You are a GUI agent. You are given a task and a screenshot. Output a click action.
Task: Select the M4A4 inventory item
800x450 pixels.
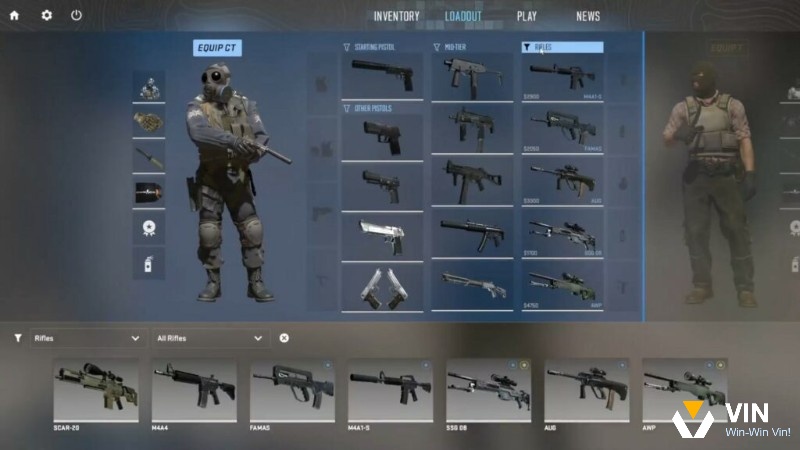pos(194,391)
